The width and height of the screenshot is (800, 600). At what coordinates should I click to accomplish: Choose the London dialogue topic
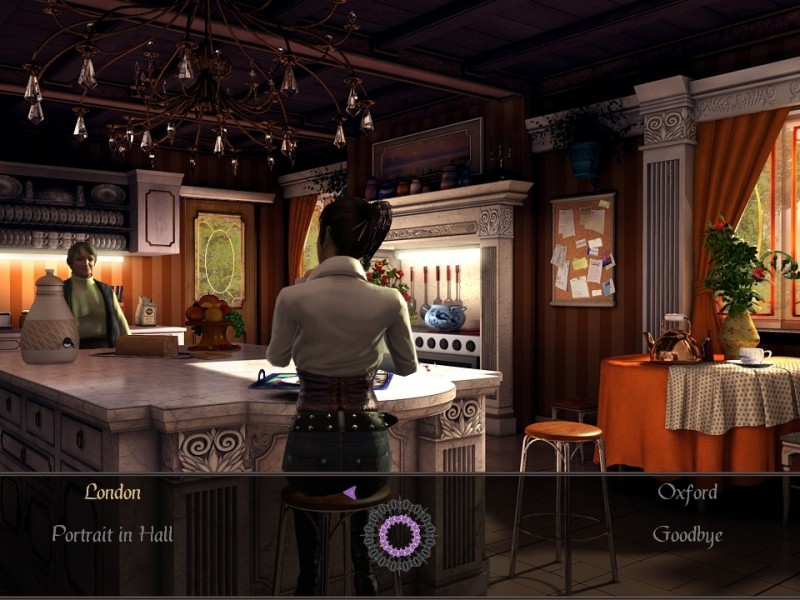click(112, 492)
